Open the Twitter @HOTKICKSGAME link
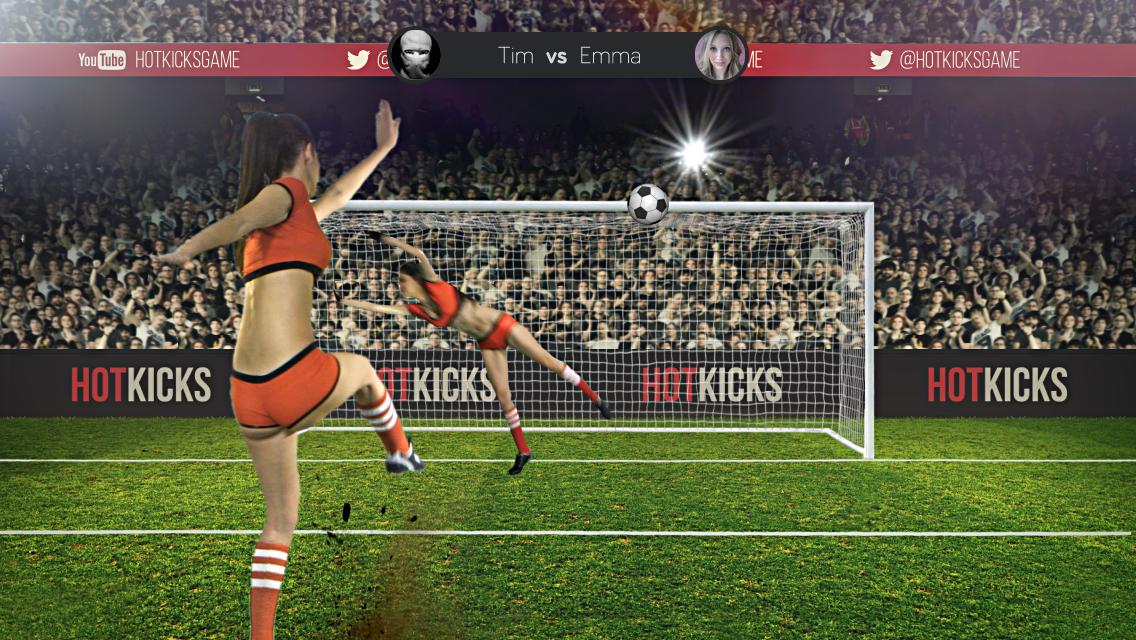Screen dimensions: 1136x640 (945, 60)
